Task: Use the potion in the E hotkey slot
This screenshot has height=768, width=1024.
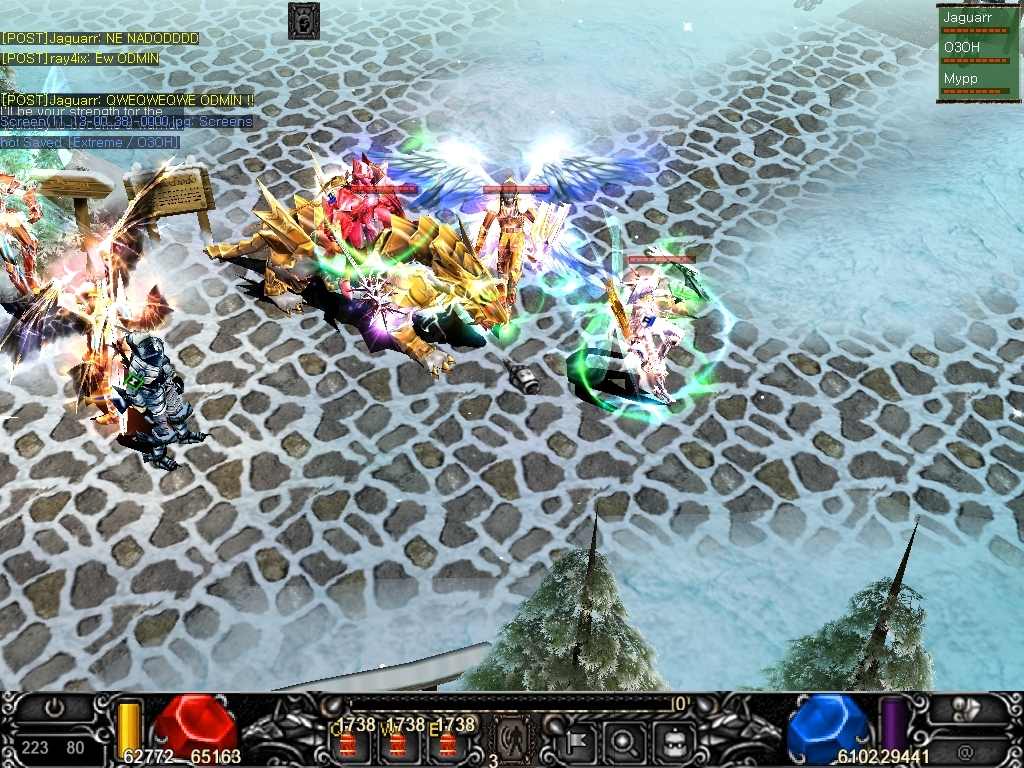Action: 448,744
